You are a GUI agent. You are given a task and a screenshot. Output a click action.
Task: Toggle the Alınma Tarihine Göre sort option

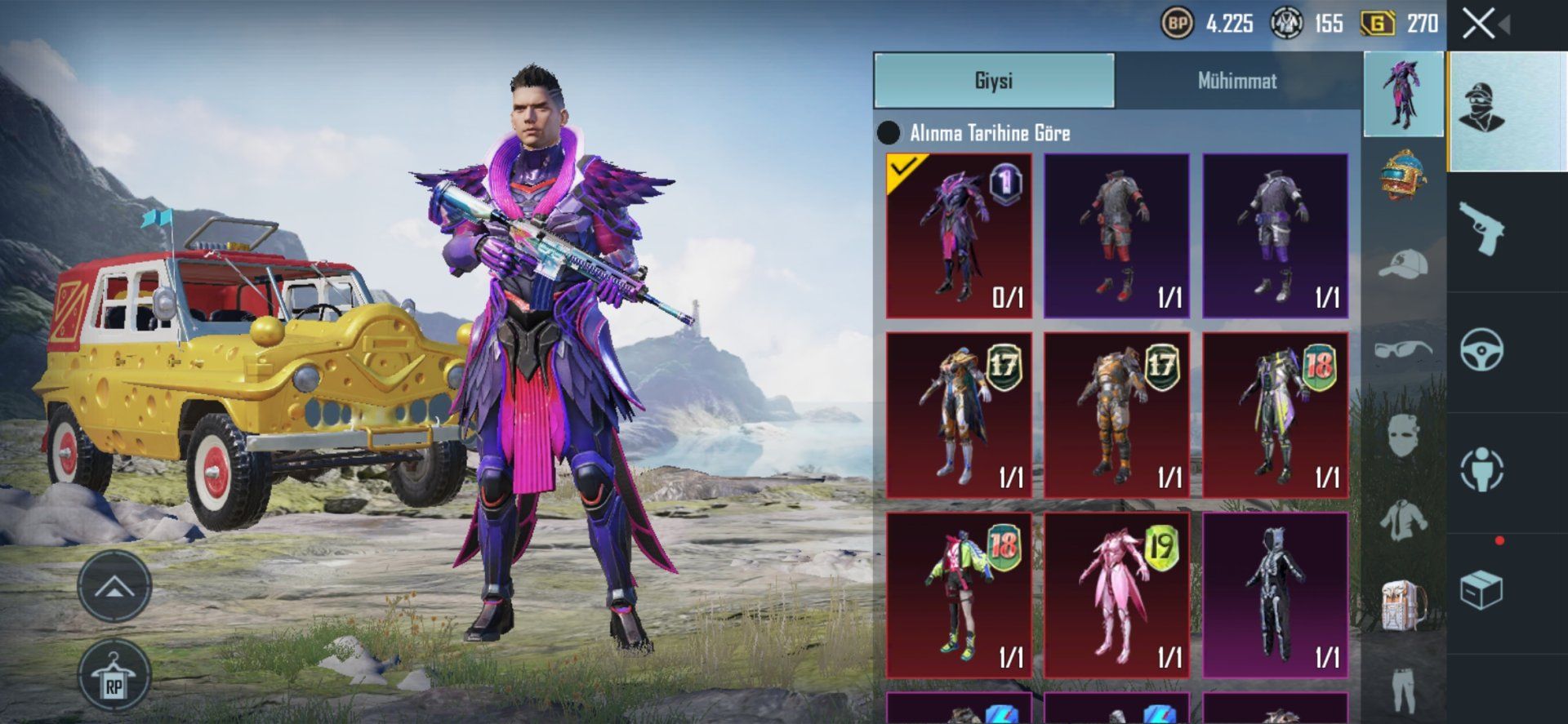pos(889,133)
